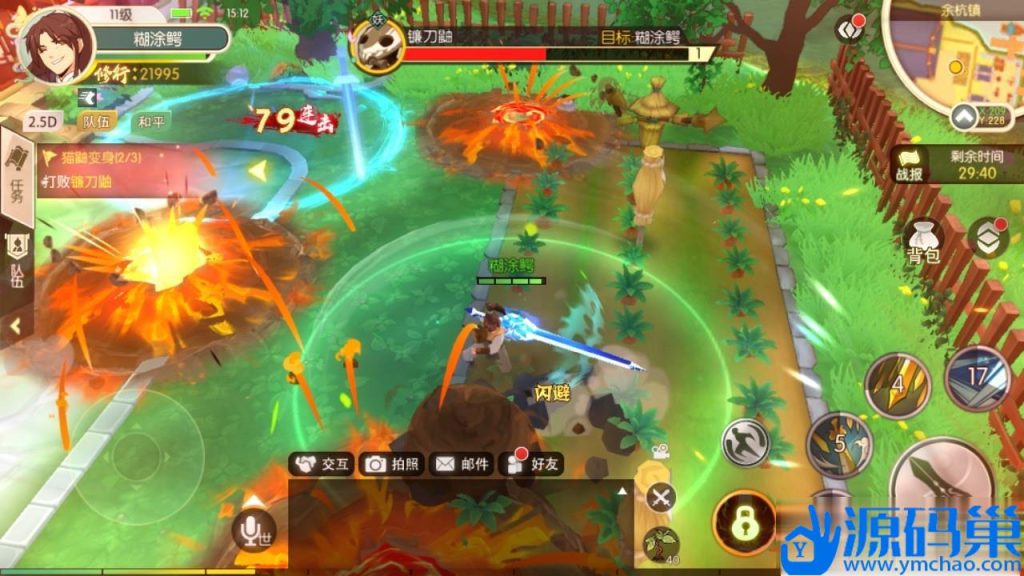The width and height of the screenshot is (1024, 576).
Task: Select the 队伍 team mode button
Action: point(98,121)
